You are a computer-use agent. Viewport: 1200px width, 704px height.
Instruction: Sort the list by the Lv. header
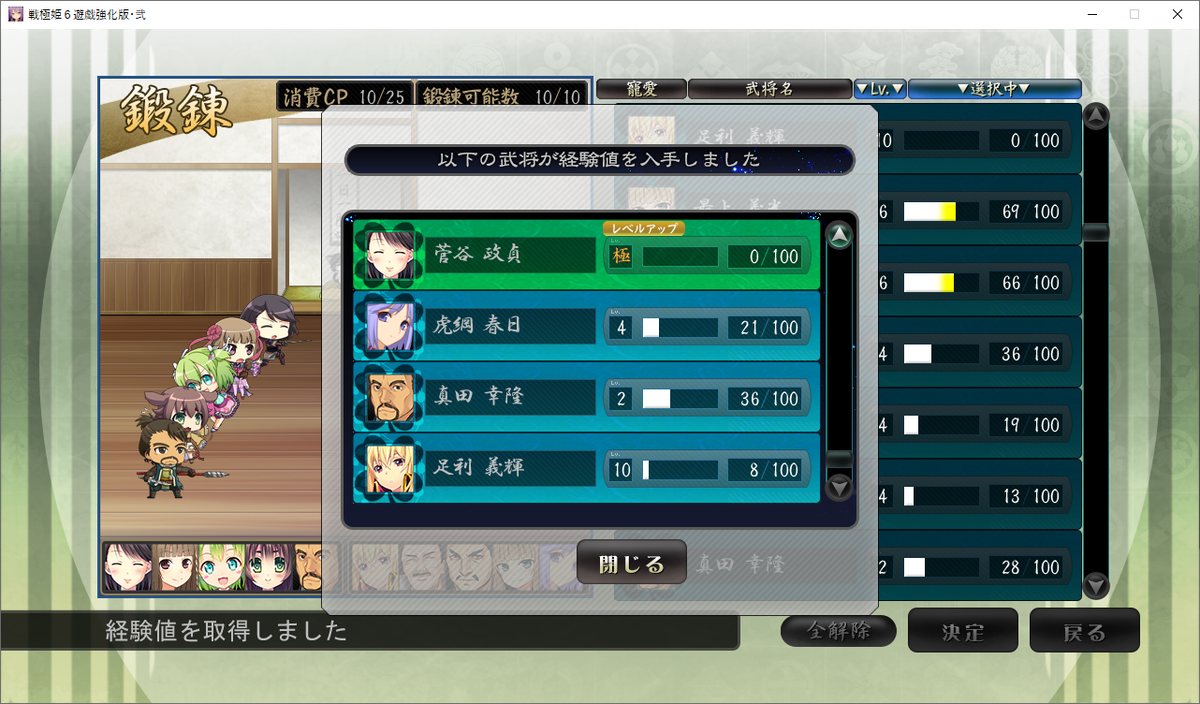coord(880,89)
